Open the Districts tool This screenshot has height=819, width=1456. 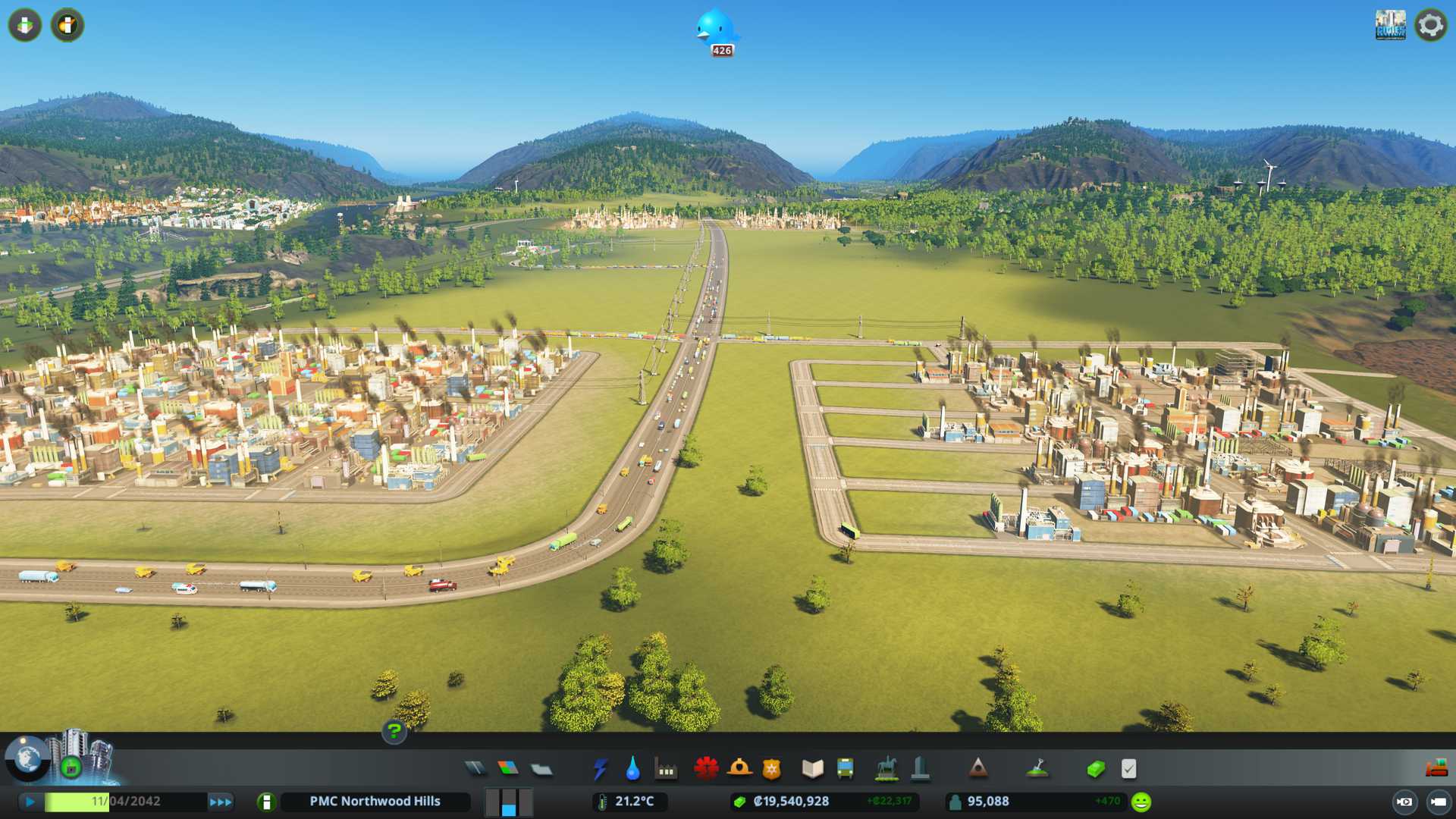pyautogui.click(x=541, y=769)
